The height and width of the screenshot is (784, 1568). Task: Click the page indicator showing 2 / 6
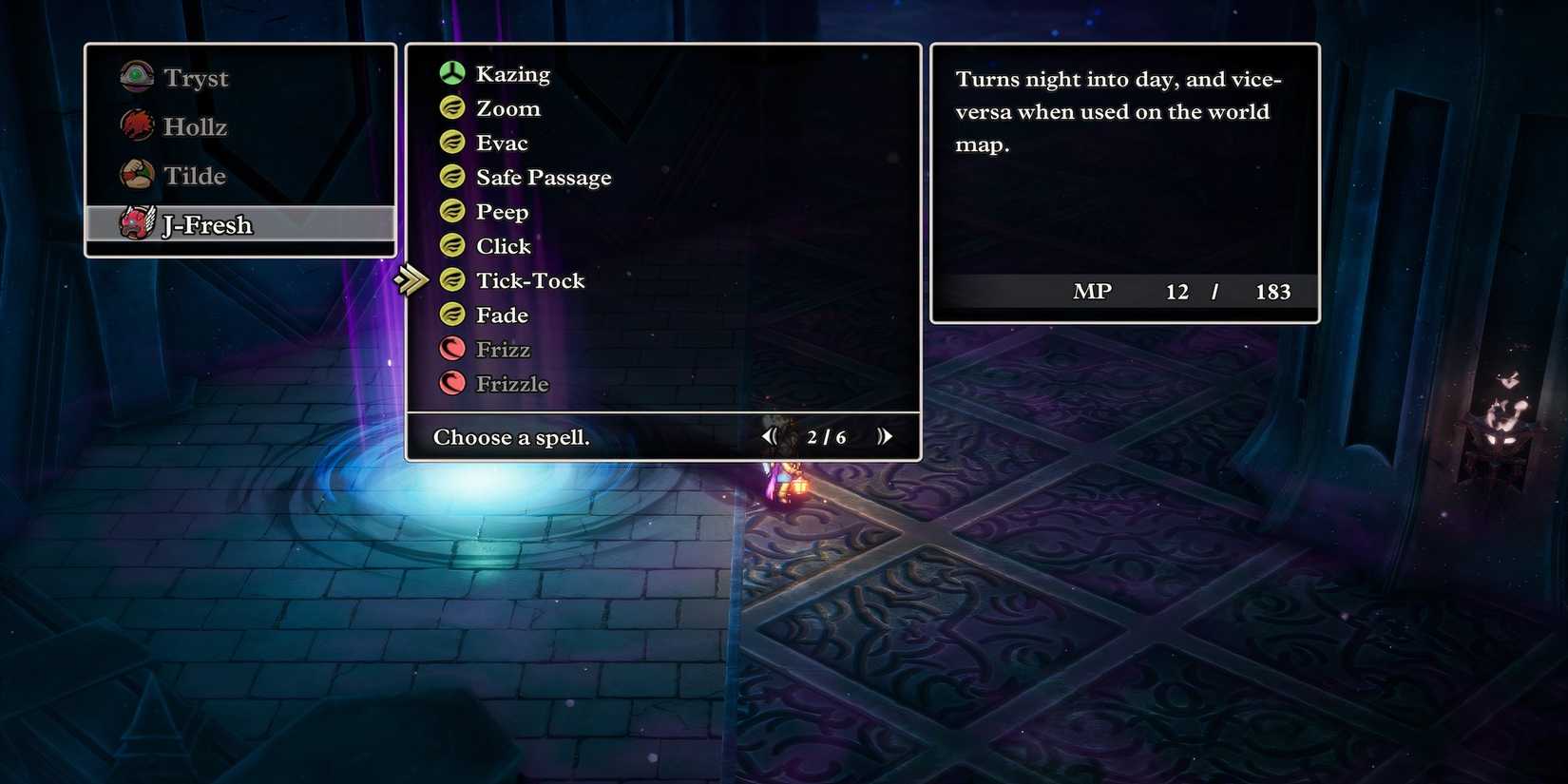[x=825, y=437]
